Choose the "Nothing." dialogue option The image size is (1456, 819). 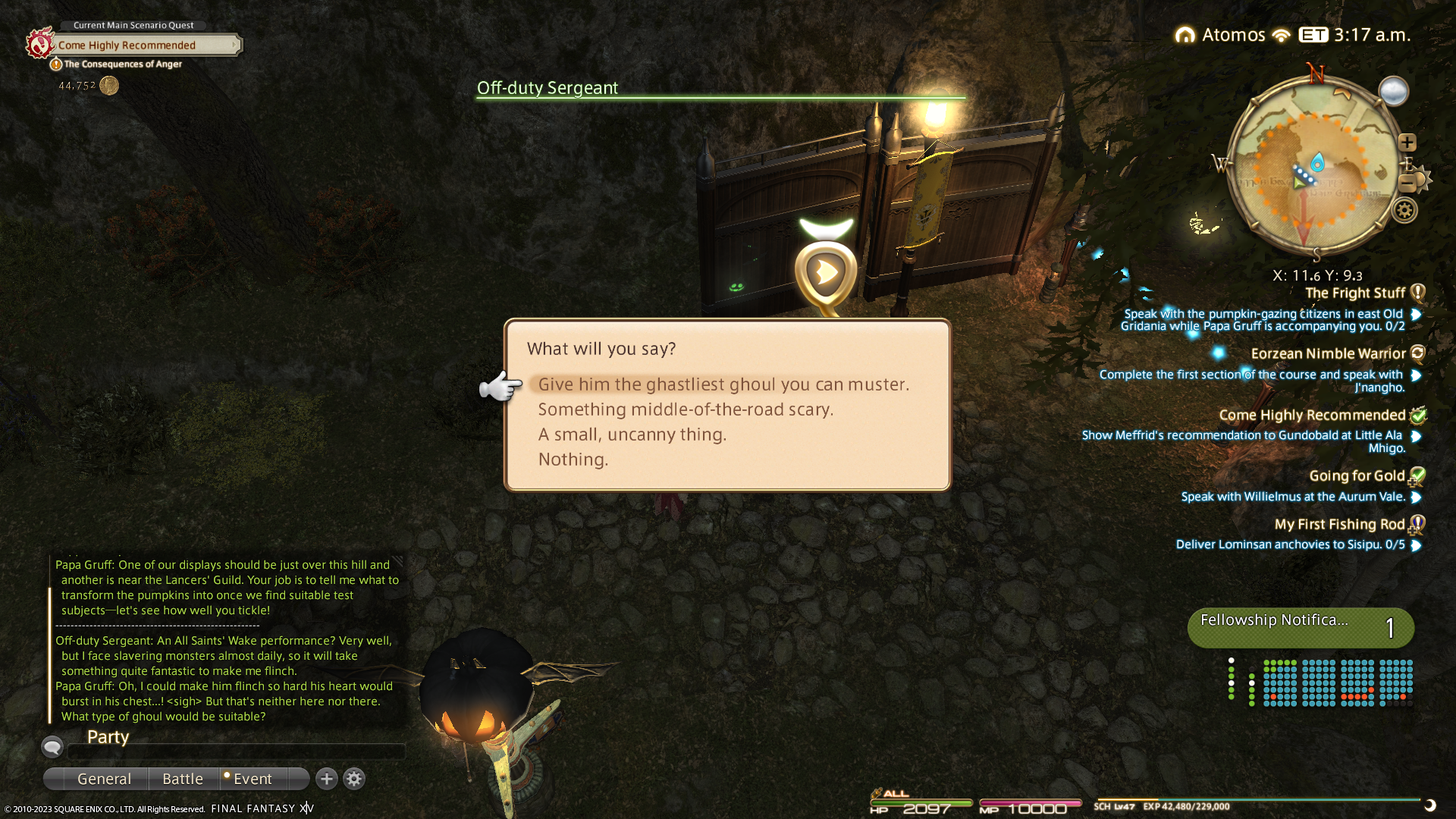tap(573, 460)
